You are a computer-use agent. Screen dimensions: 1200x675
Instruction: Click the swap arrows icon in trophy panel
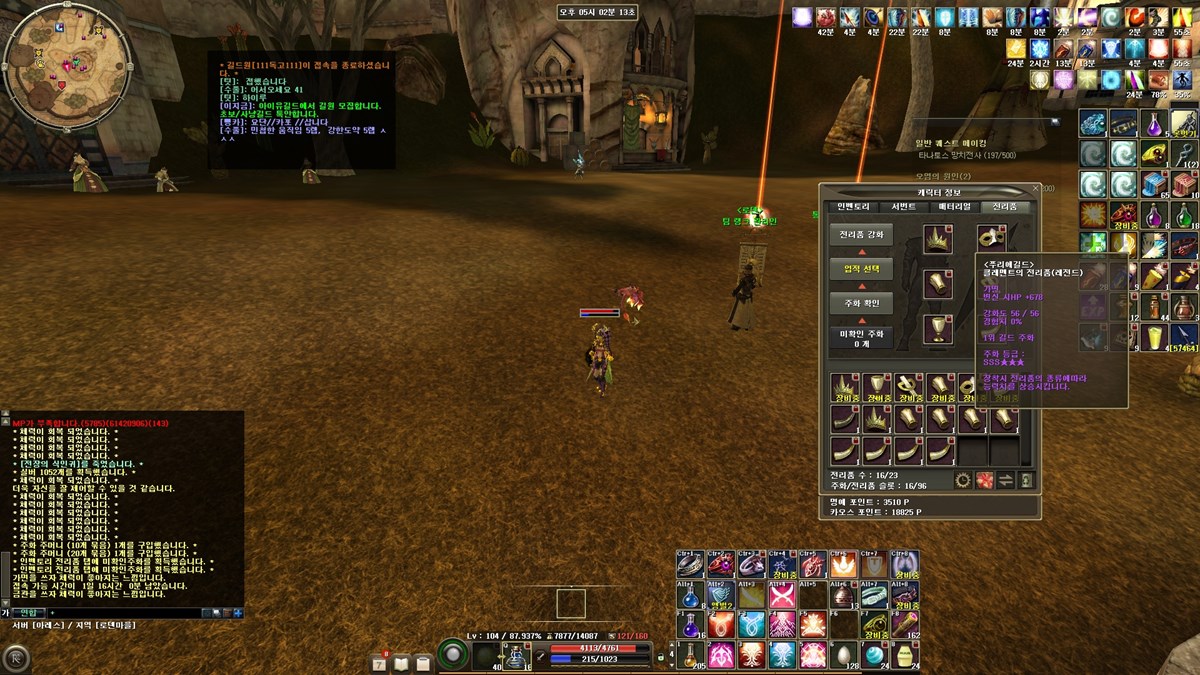tap(1006, 481)
